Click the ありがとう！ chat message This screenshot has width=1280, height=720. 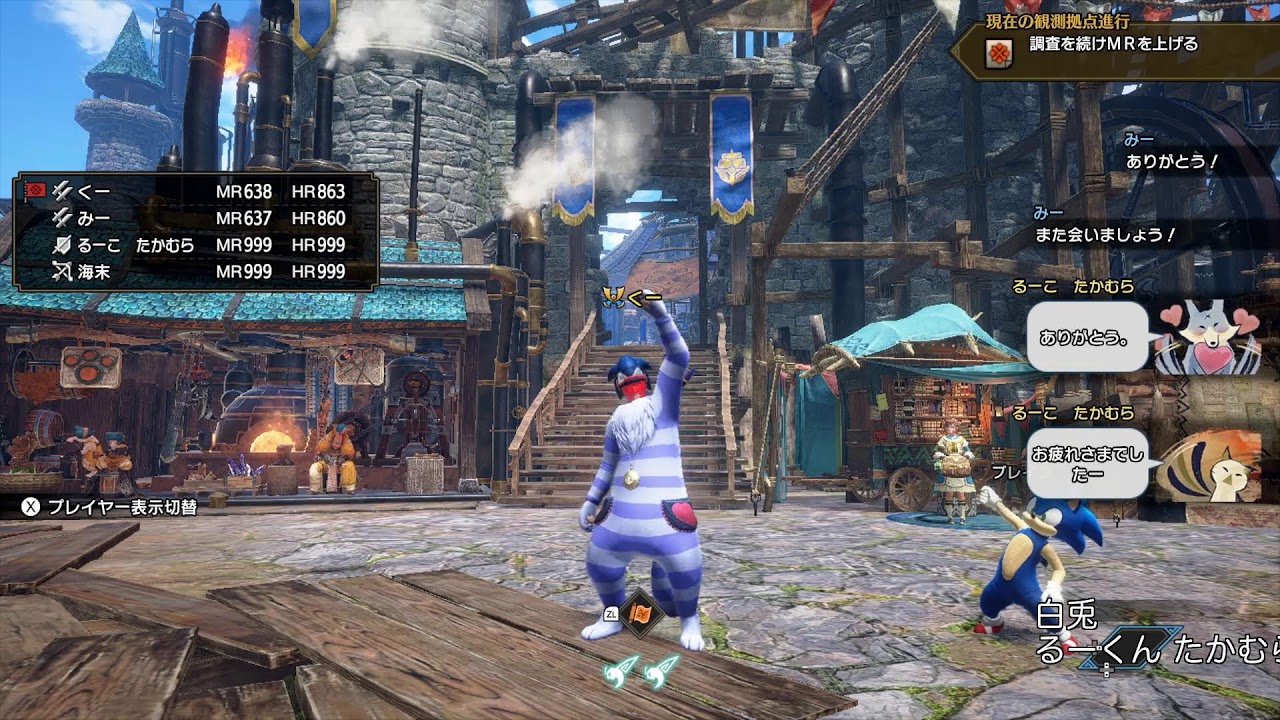(1172, 161)
